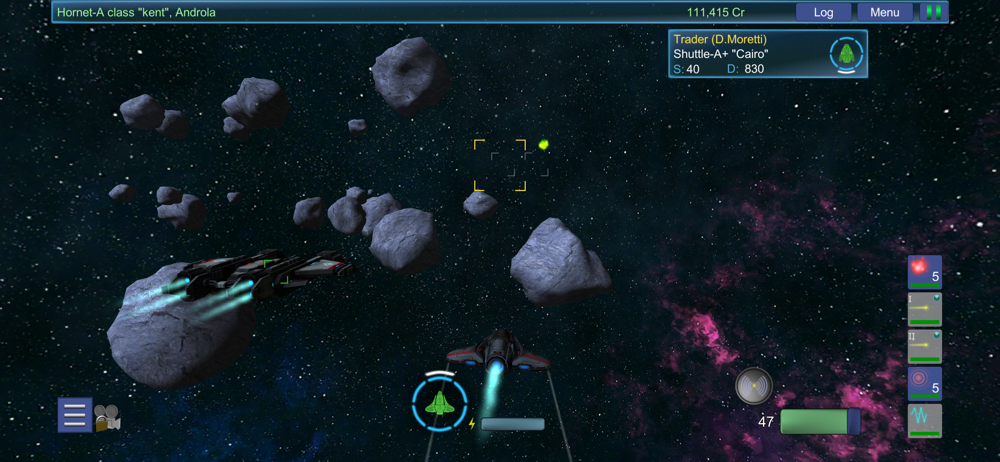Viewport: 1000px width, 462px height.
Task: Adjust the green throttle bar
Action: click(819, 422)
